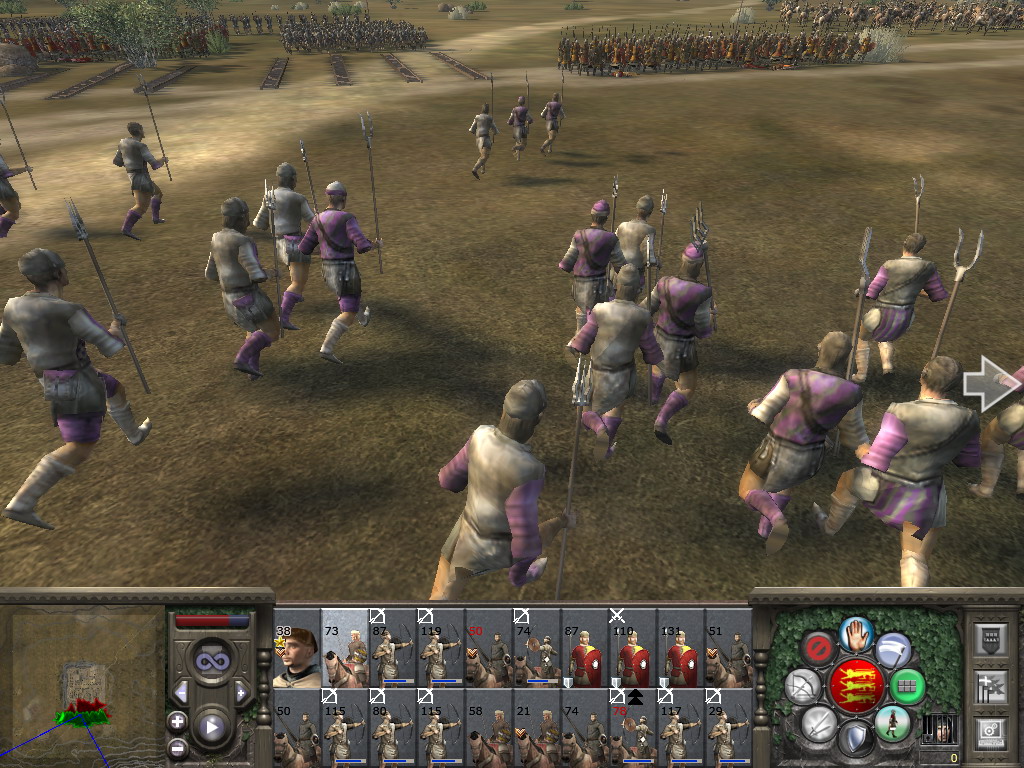Viewport: 1024px width, 768px height.
Task: Click the green group formation button
Action: (908, 687)
